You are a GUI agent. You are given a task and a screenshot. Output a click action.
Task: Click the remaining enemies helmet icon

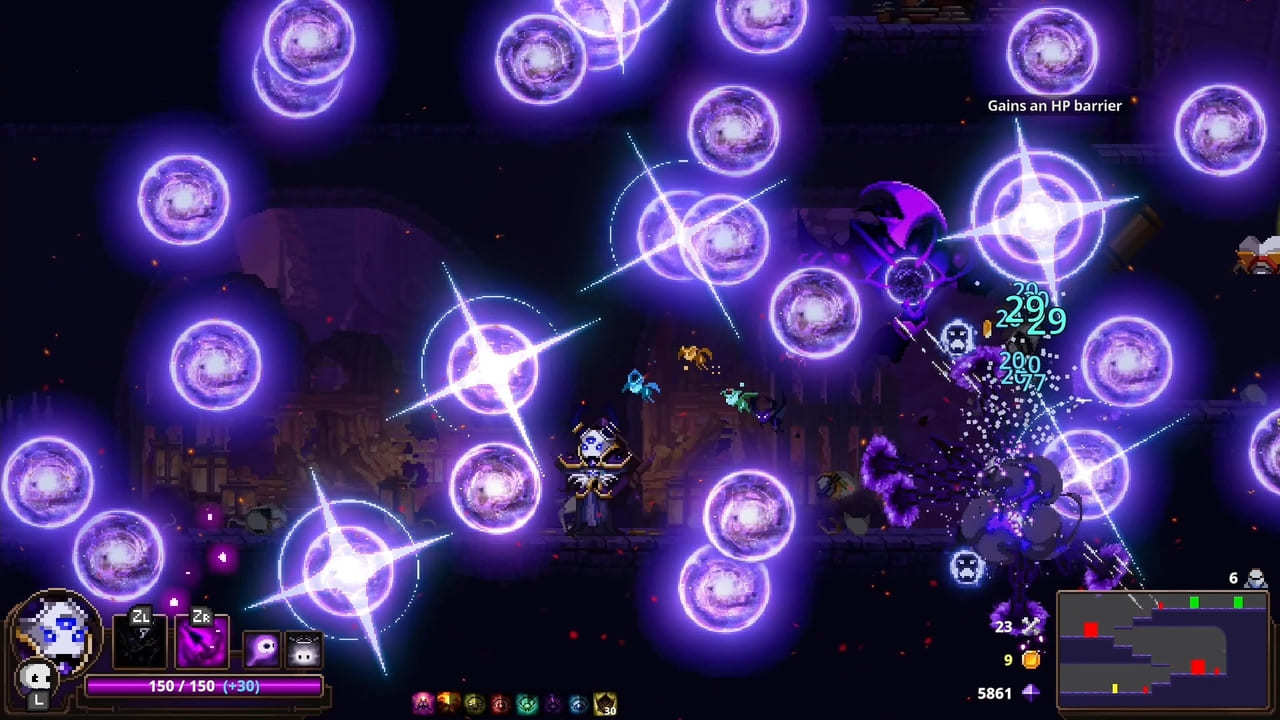1255,578
